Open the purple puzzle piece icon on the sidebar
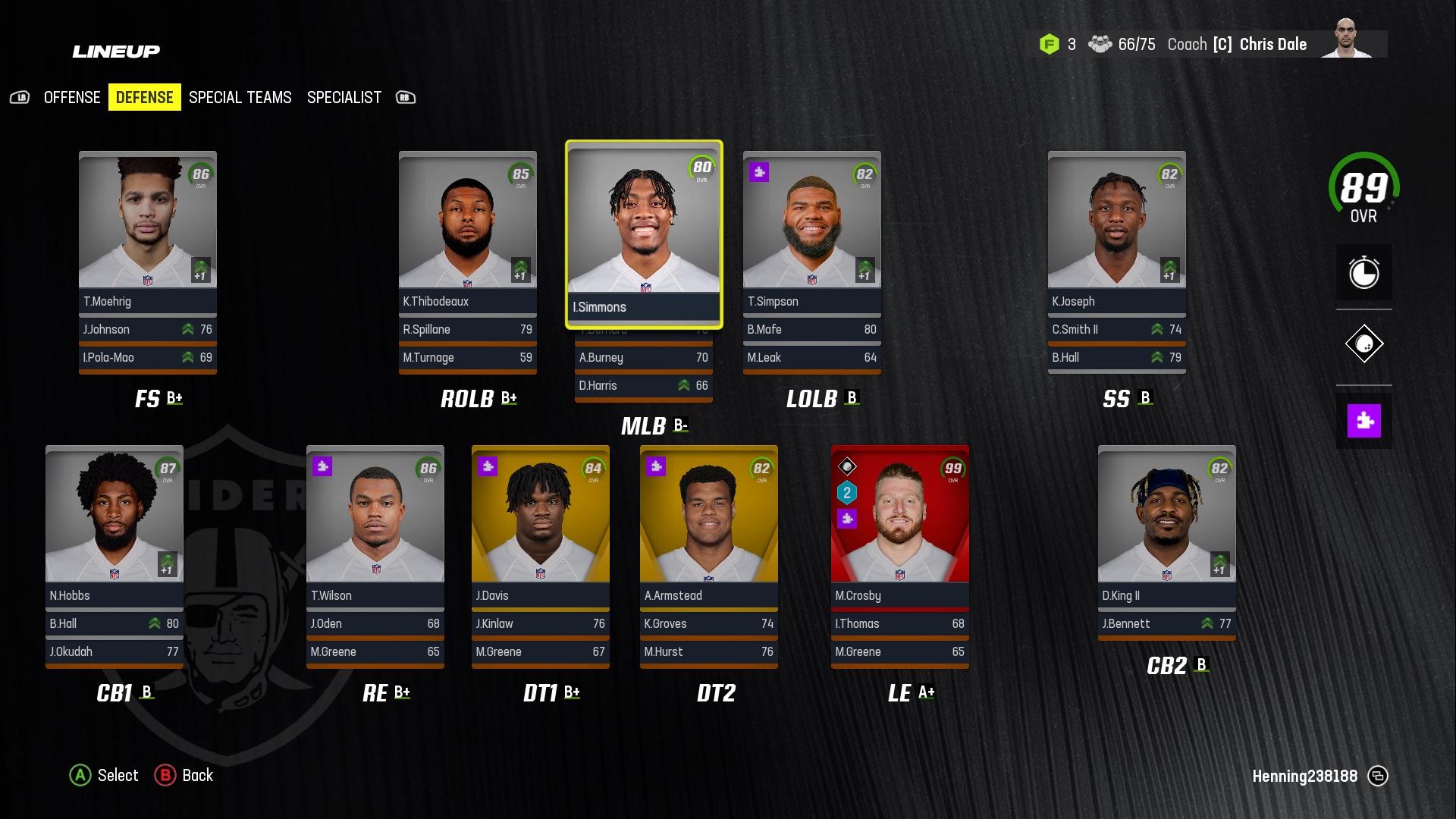This screenshot has height=819, width=1456. click(x=1363, y=419)
